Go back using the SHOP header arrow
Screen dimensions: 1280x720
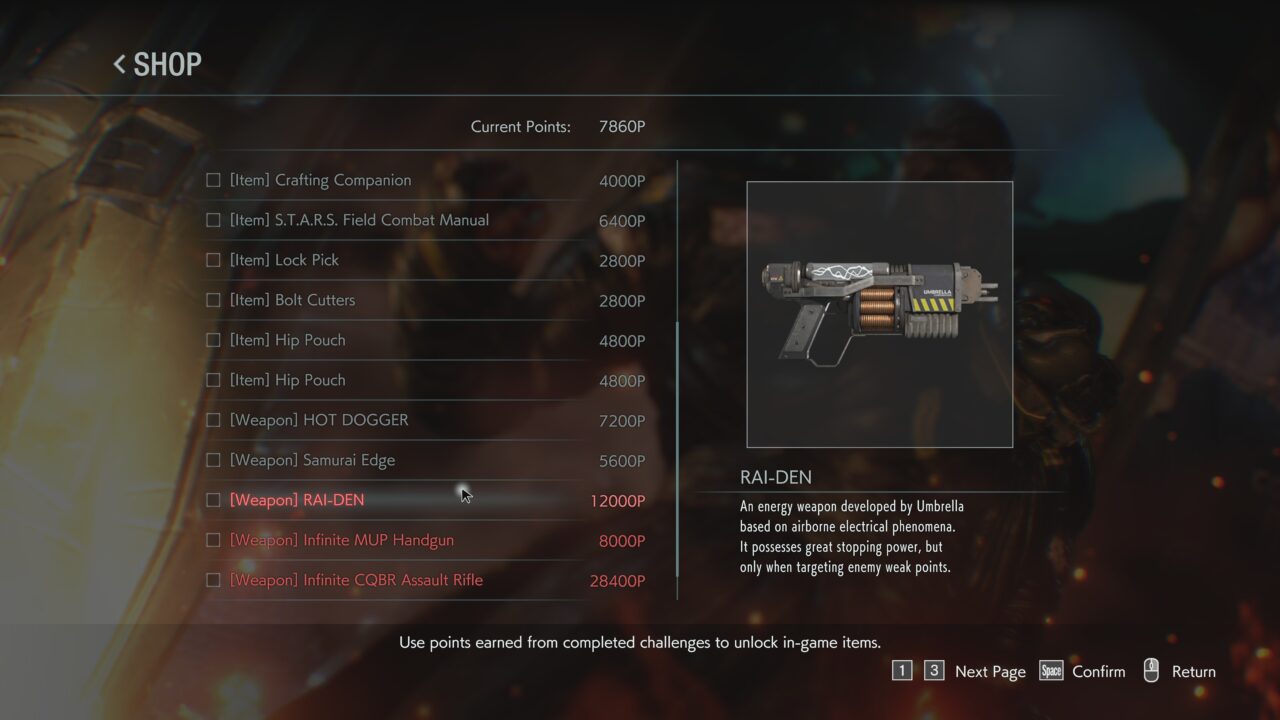120,65
